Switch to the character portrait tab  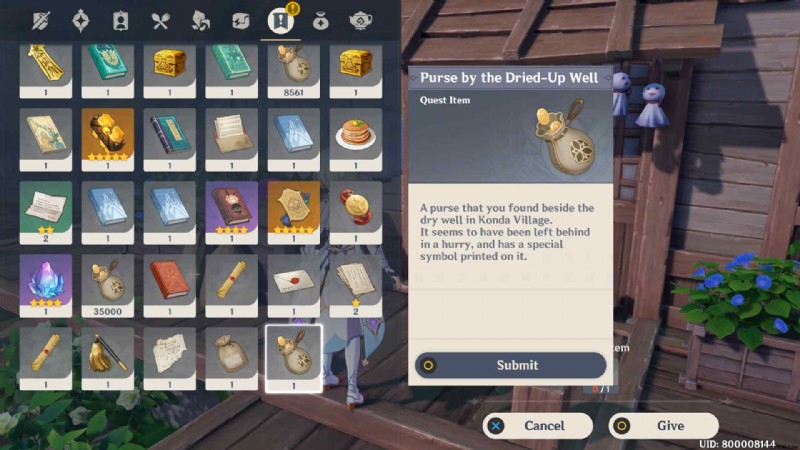click(x=120, y=20)
